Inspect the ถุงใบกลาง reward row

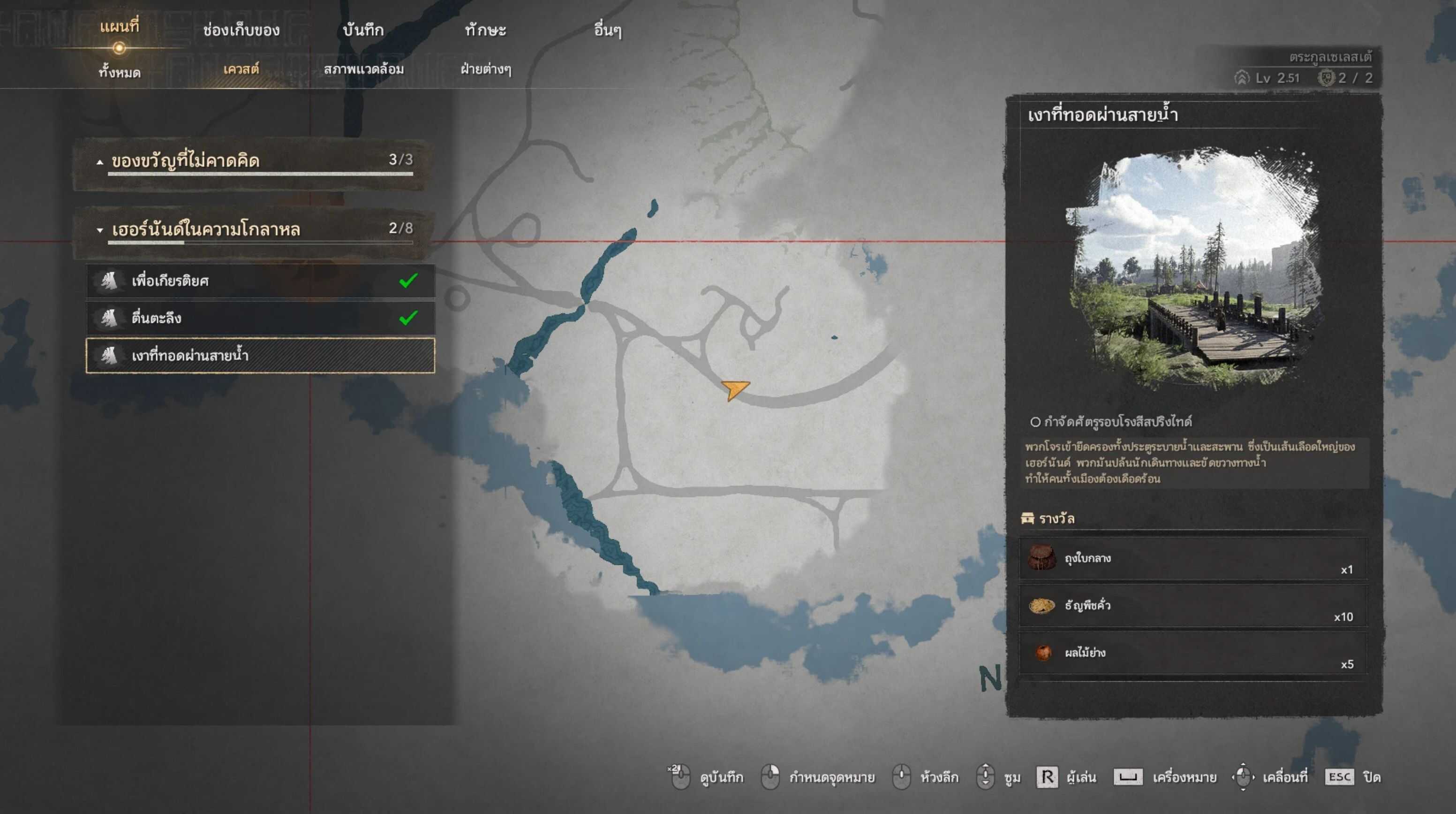coord(1192,559)
